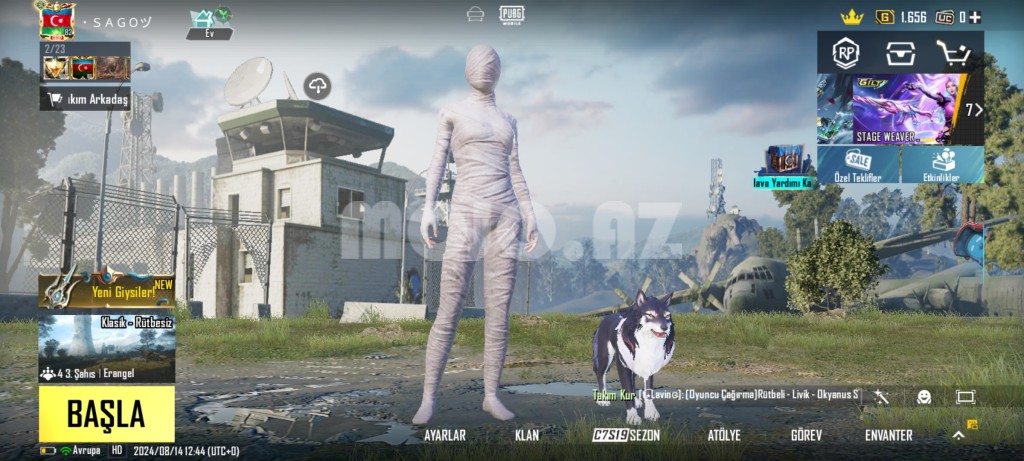The height and width of the screenshot is (461, 1024).
Task: Open the team chat message bar
Action: 726,396
